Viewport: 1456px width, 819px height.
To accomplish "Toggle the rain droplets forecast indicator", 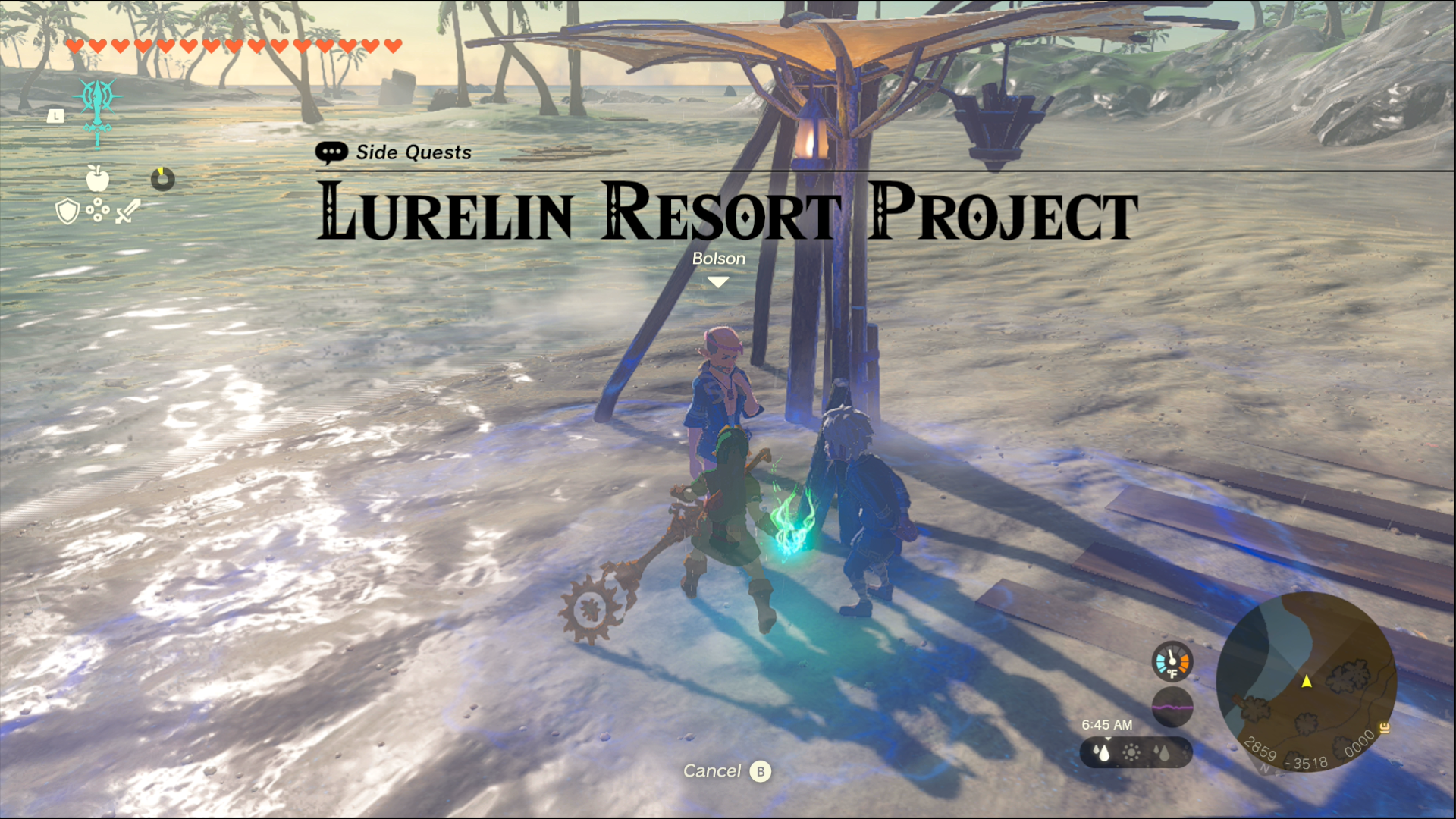I will coord(1100,752).
